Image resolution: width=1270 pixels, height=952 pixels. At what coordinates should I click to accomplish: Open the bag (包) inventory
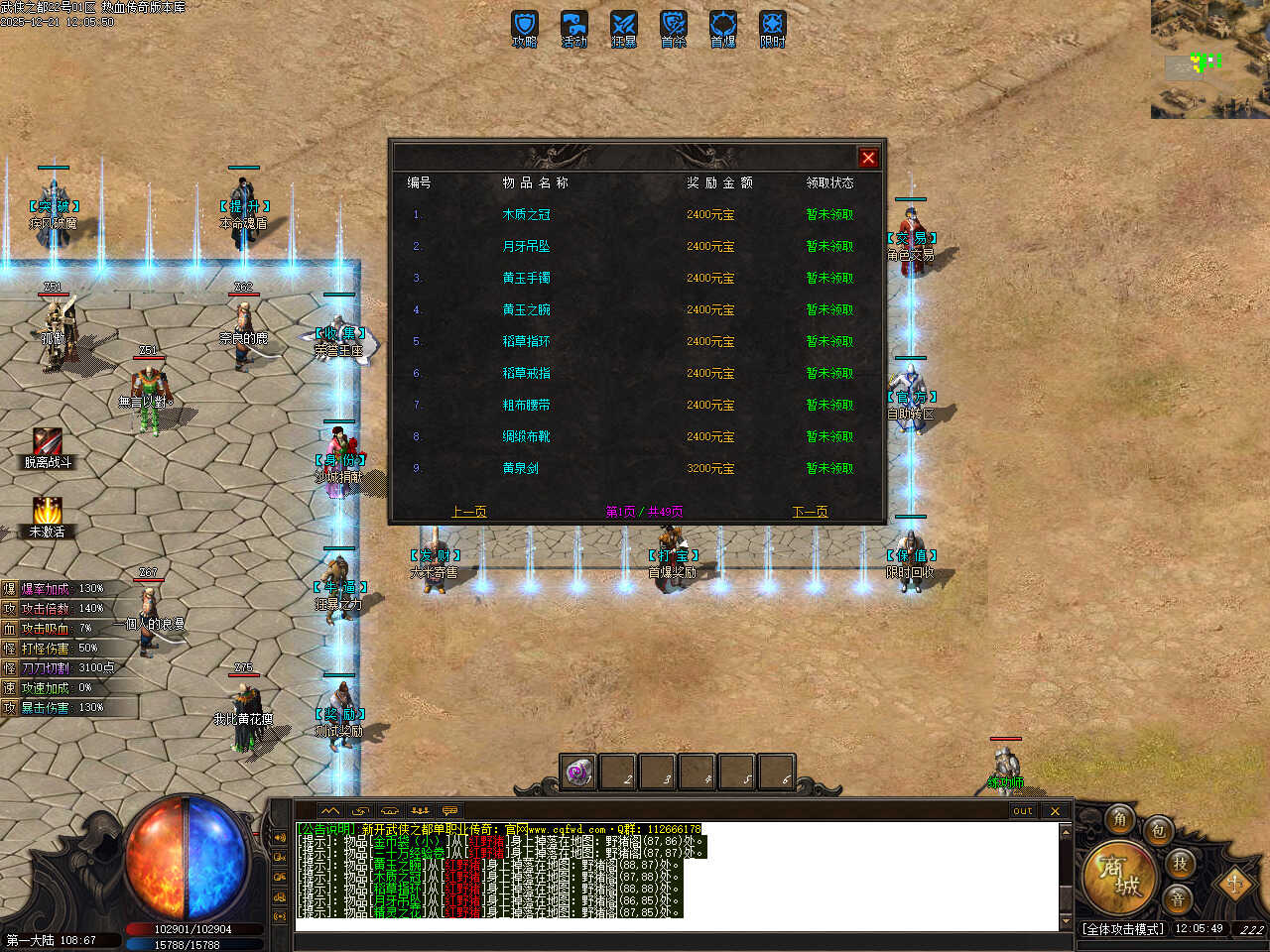pos(1158,831)
